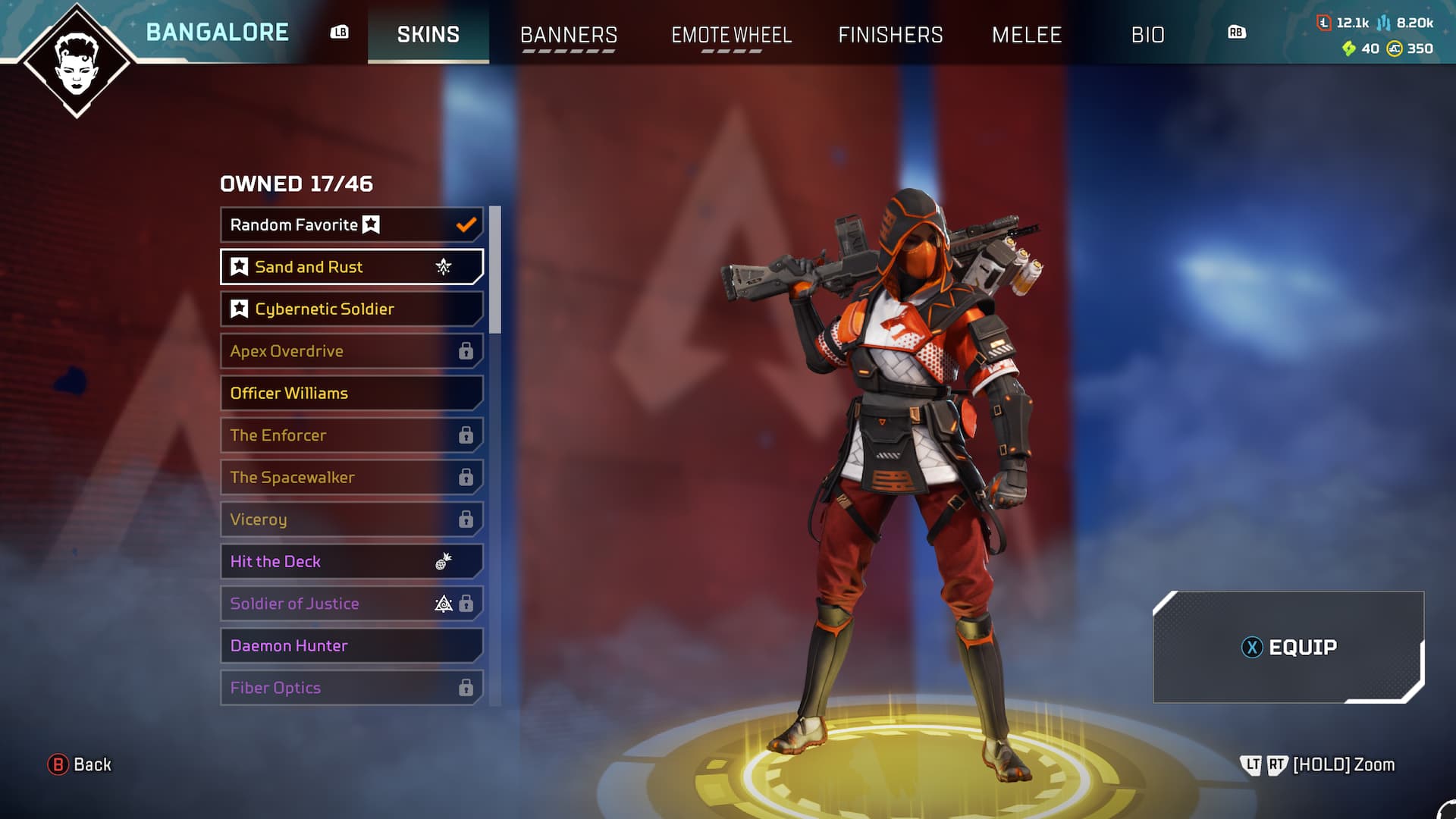This screenshot has width=1456, height=819.
Task: Go to the Emote Wheel tab
Action: [x=731, y=35]
